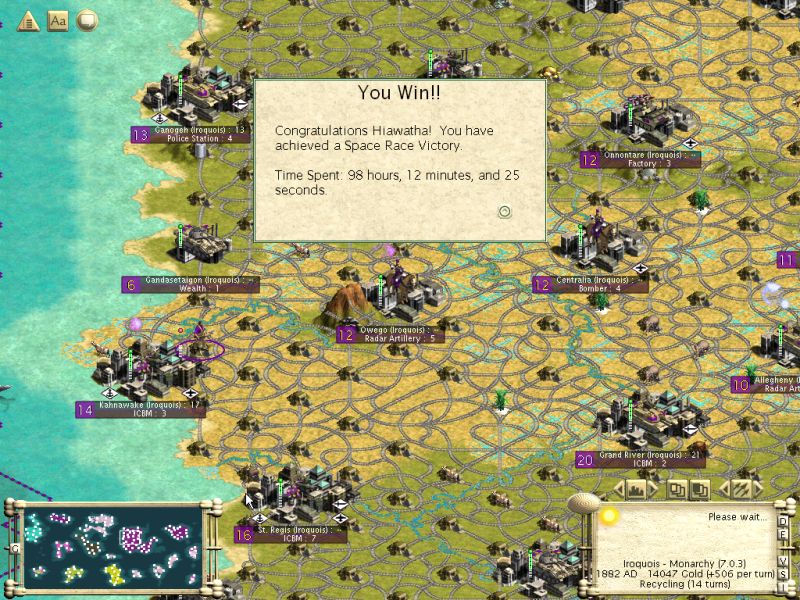Open the advisors speech bubble button
The image size is (800, 600).
pyautogui.click(x=88, y=20)
